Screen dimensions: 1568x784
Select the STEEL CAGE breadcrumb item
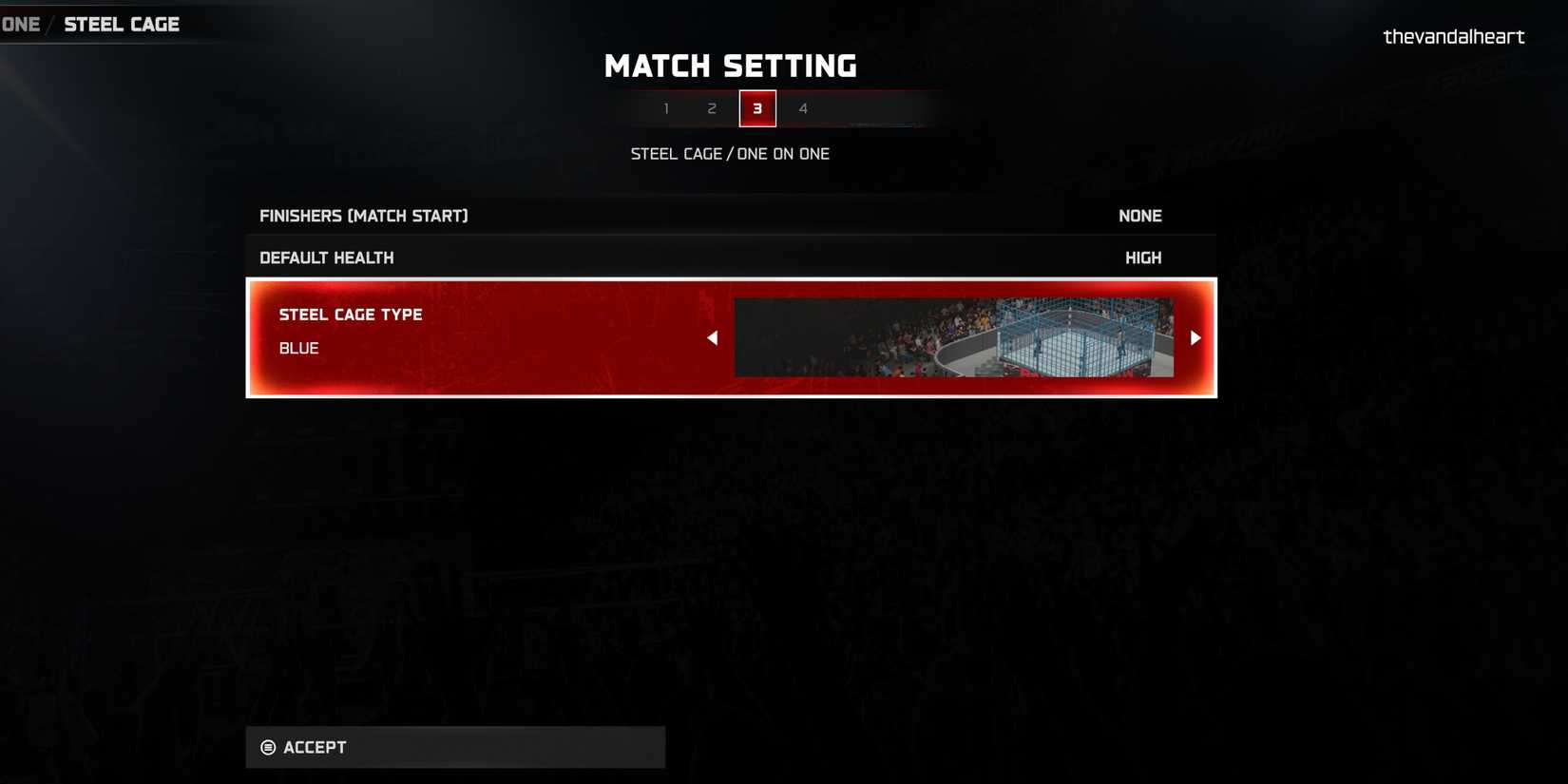click(x=122, y=23)
